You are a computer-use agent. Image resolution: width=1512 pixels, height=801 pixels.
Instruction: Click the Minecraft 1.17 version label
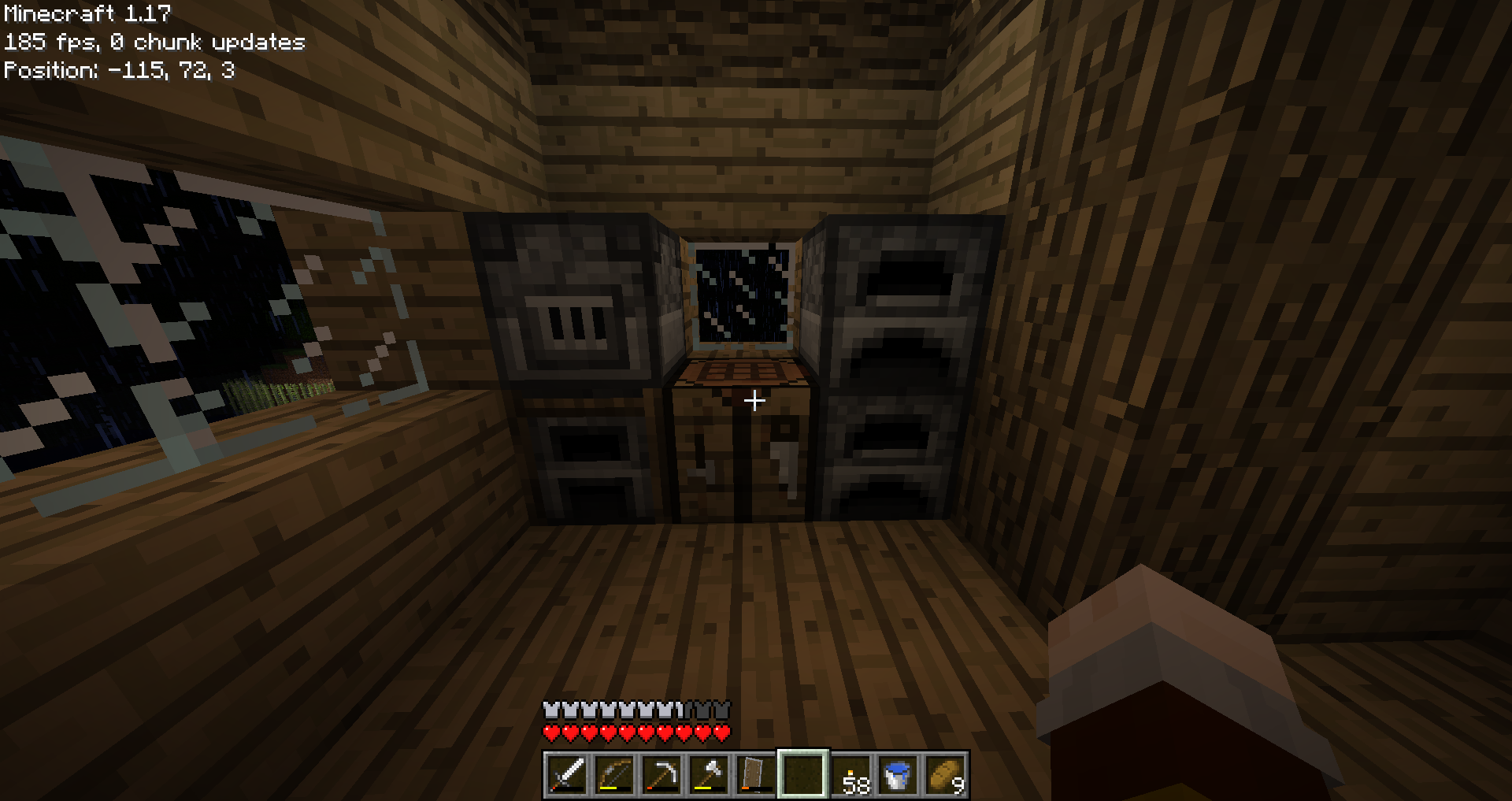tap(87, 13)
